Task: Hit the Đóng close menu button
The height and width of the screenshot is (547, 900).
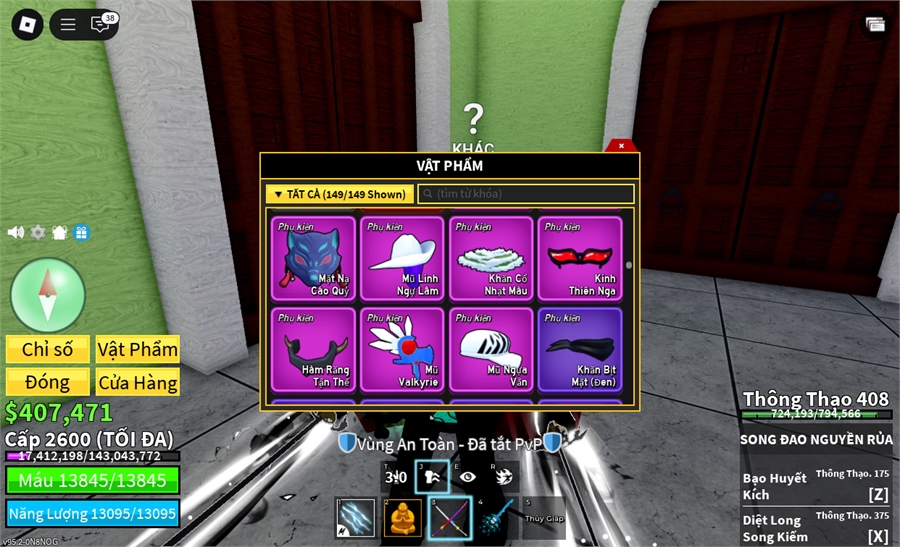Action: (x=48, y=382)
